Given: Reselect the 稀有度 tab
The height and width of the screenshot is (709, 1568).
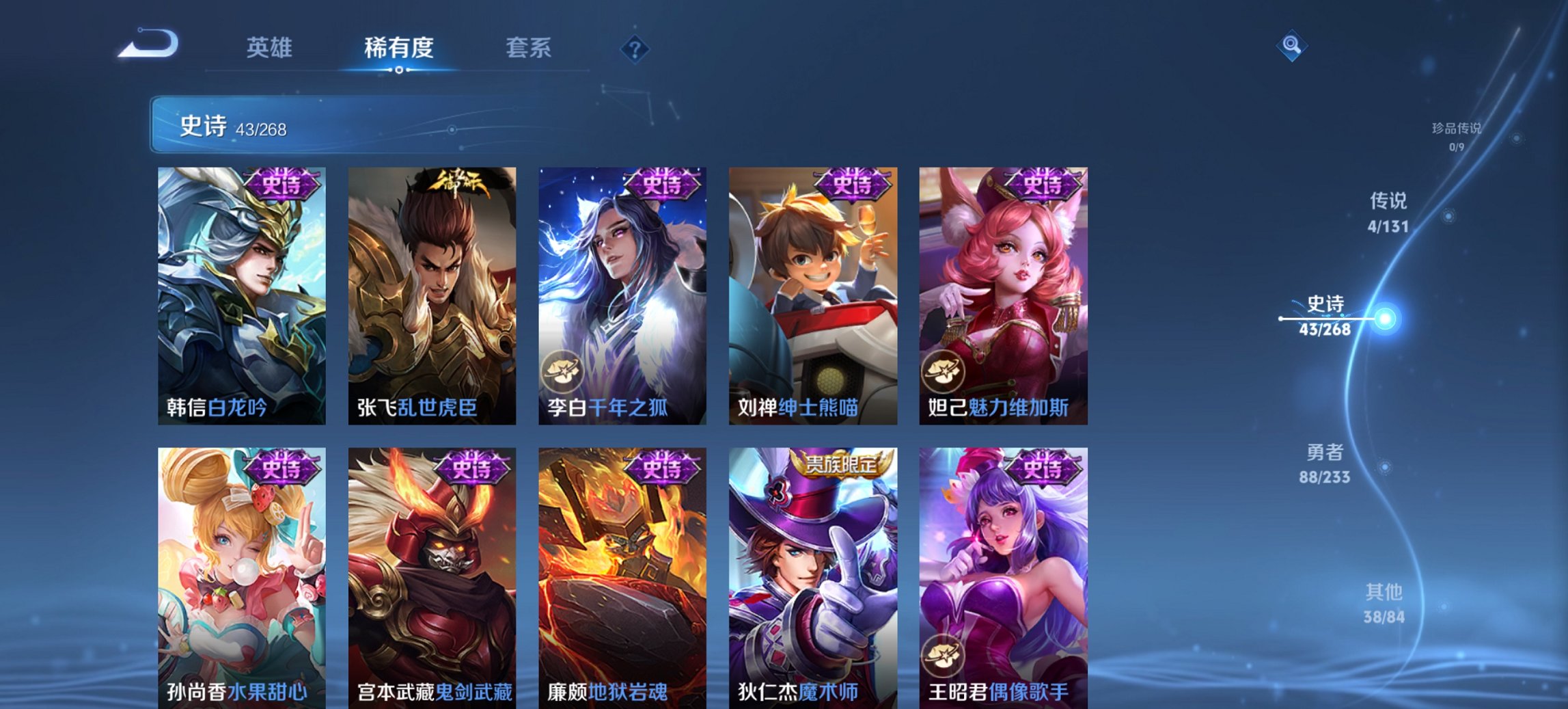Looking at the screenshot, I should click(x=399, y=49).
